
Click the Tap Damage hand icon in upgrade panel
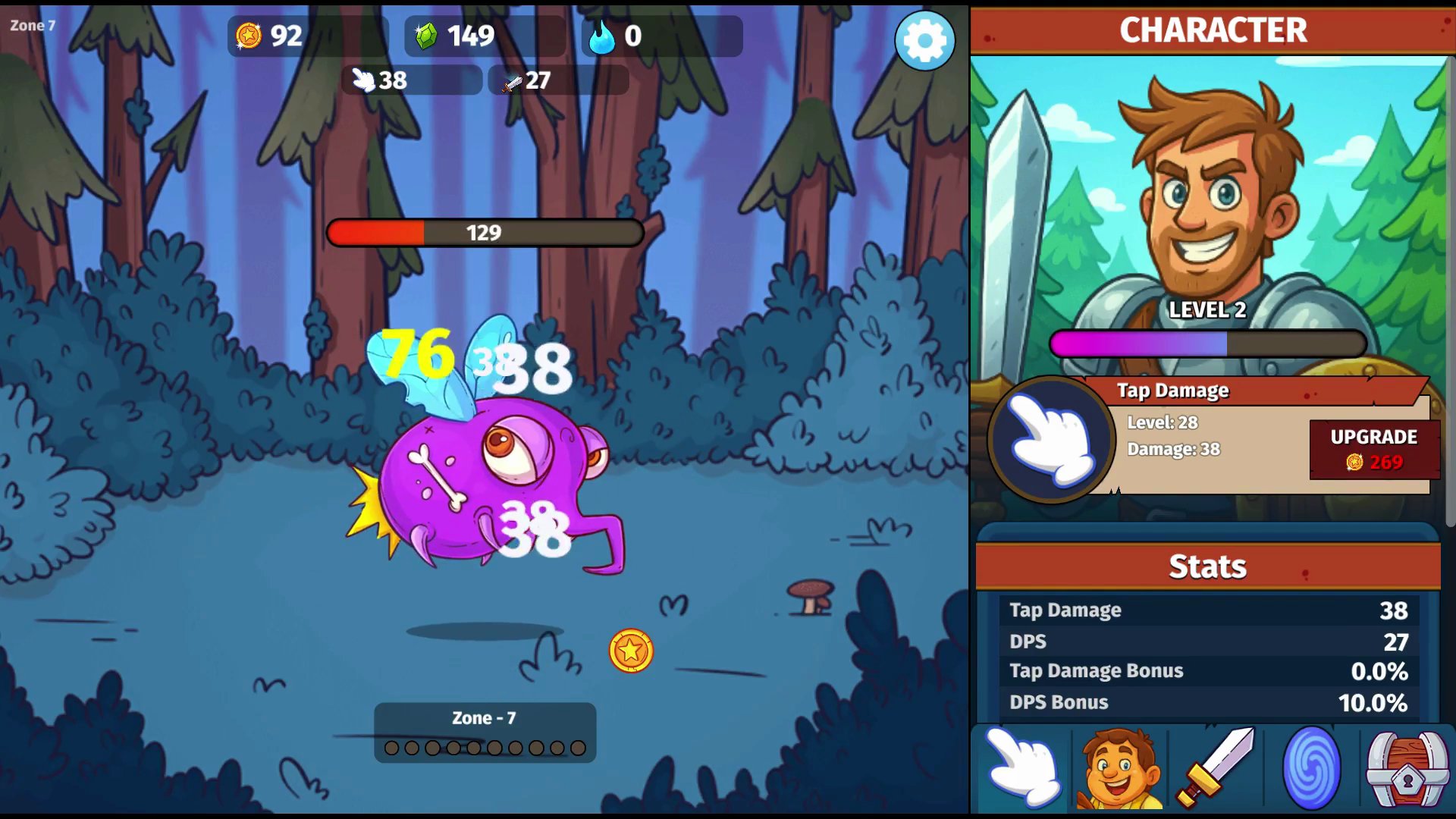(1053, 440)
